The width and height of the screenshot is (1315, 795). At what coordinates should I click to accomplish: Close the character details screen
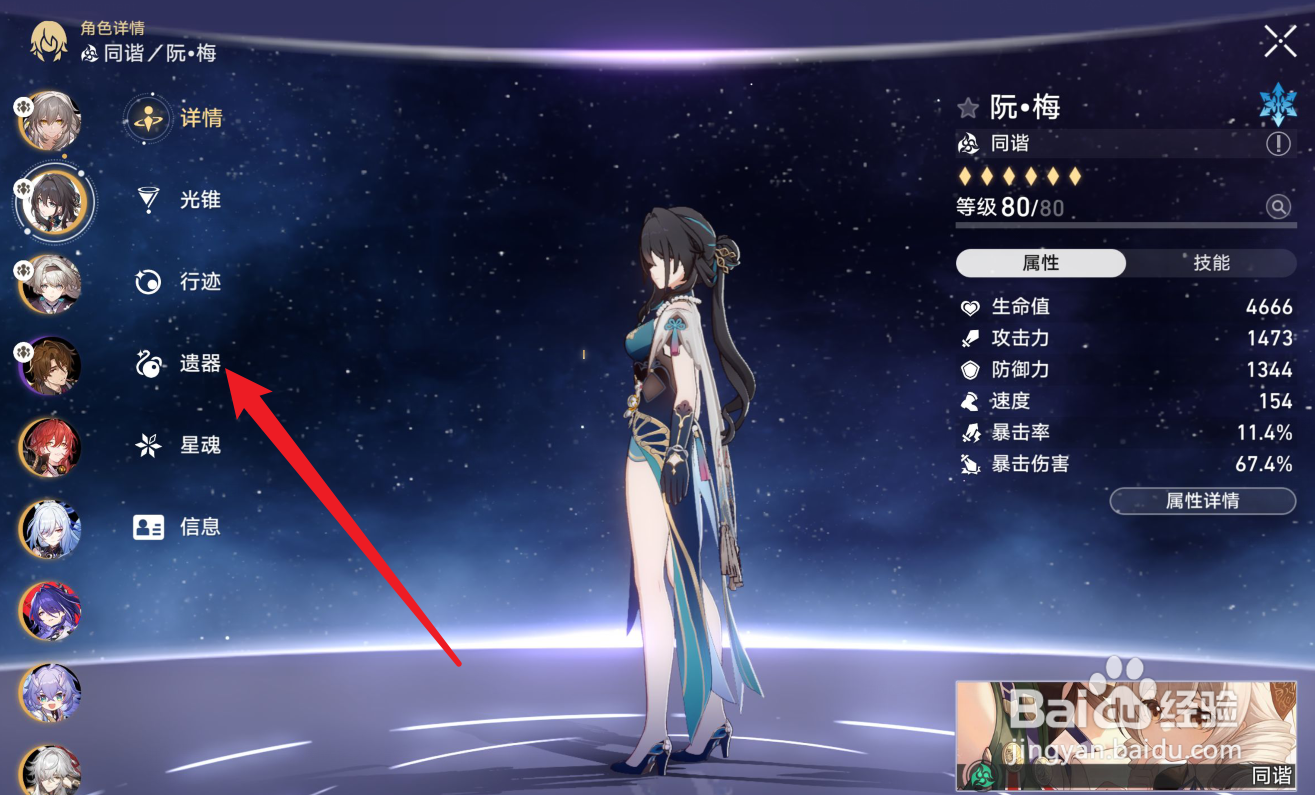1279,41
